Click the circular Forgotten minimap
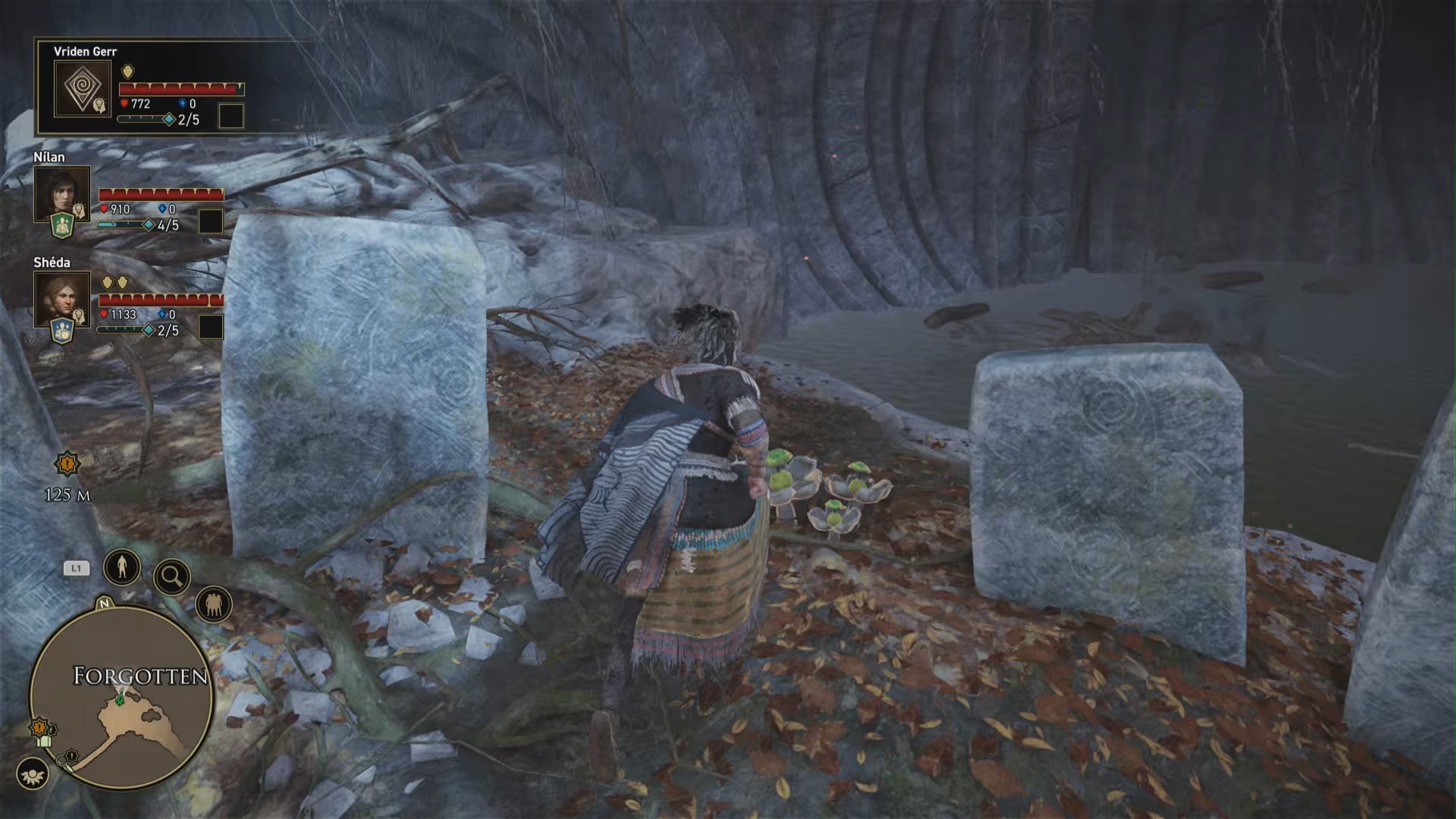 (x=121, y=698)
